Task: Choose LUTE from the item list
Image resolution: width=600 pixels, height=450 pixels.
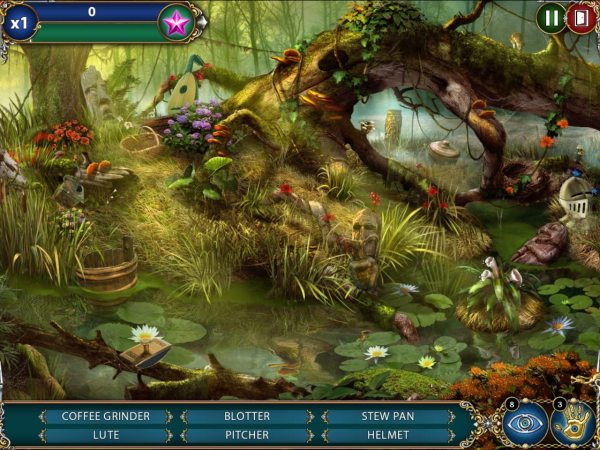Action: coord(105,435)
